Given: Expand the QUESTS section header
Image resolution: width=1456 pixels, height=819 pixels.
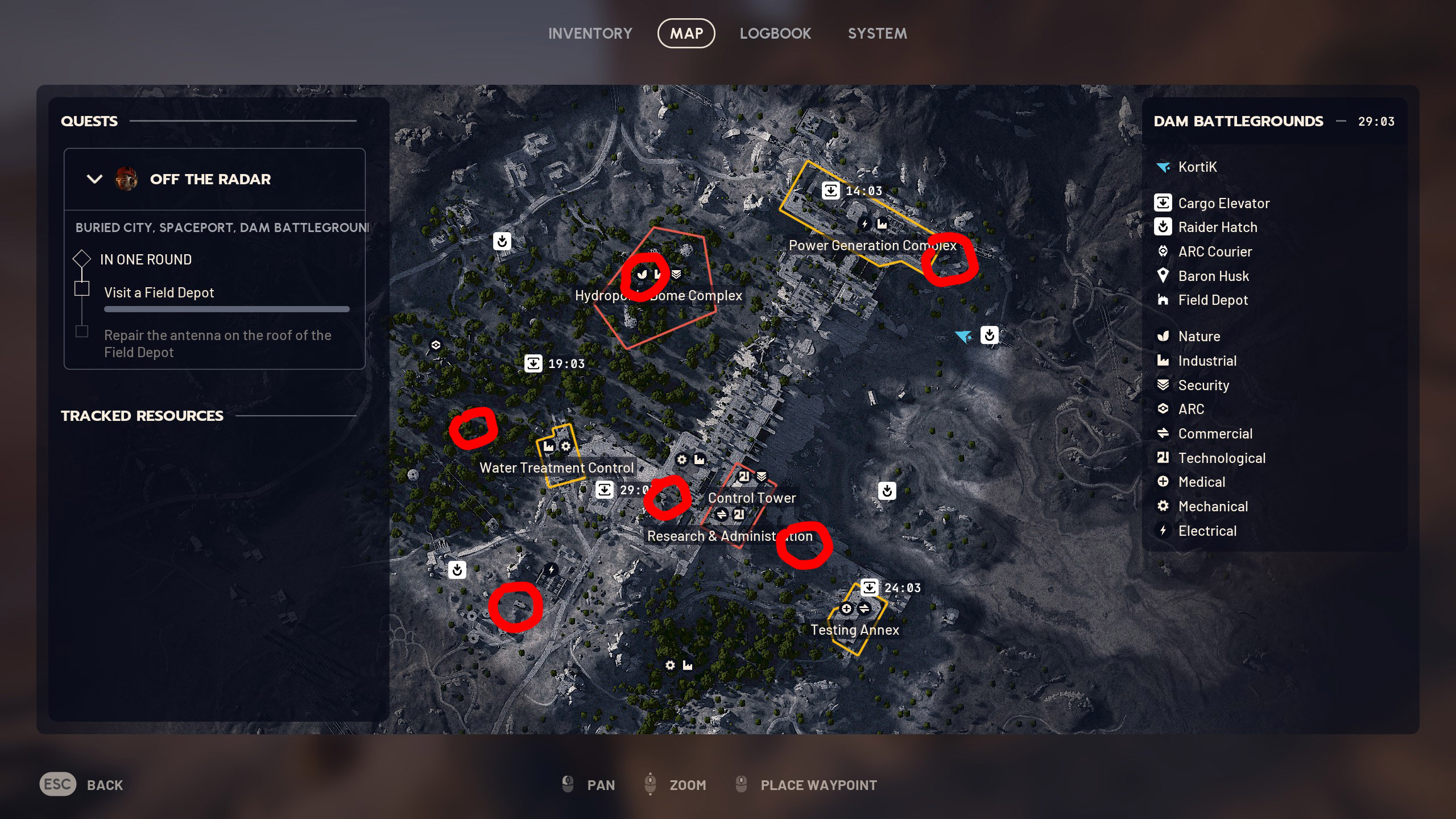Looking at the screenshot, I should point(89,121).
